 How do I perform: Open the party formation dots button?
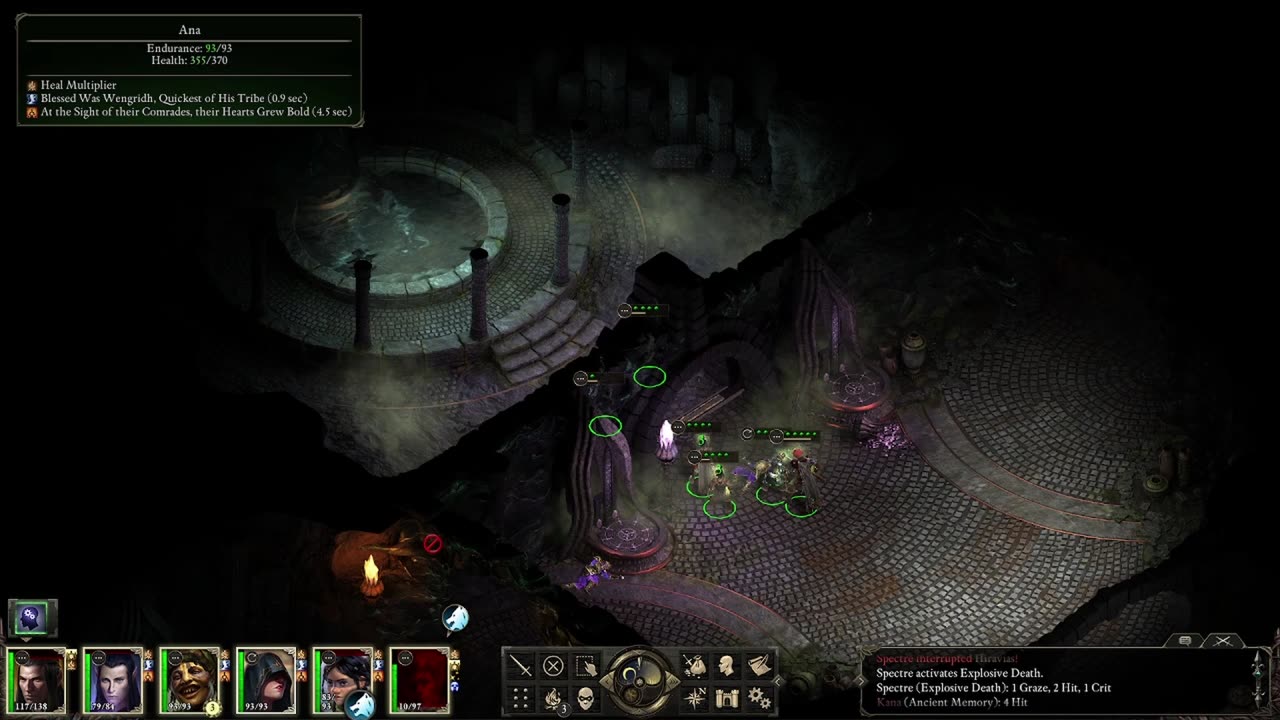(x=521, y=697)
